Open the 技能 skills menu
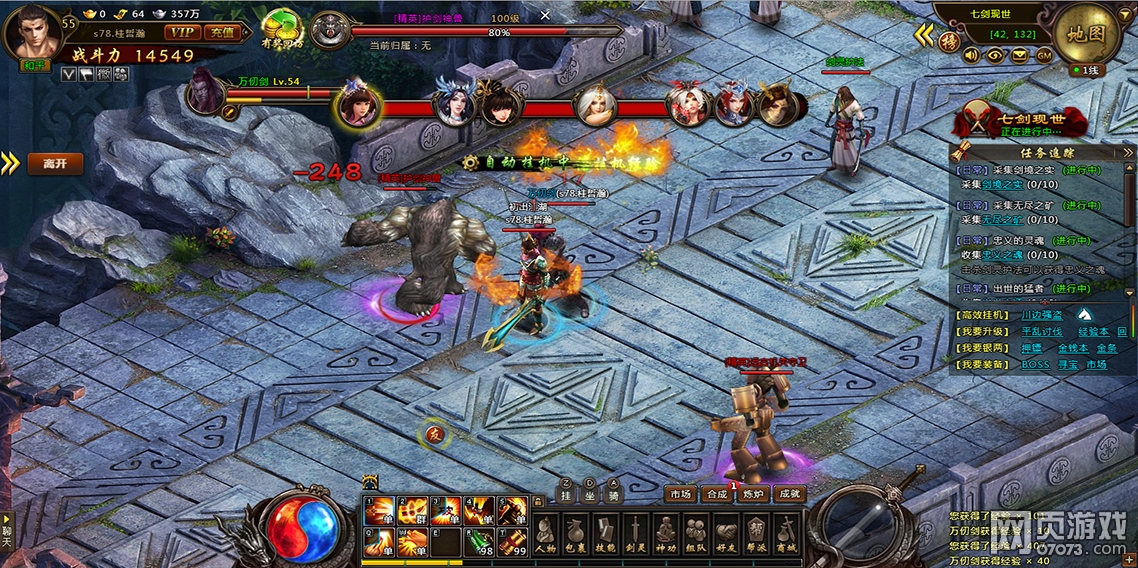This screenshot has width=1138, height=568. click(x=605, y=534)
